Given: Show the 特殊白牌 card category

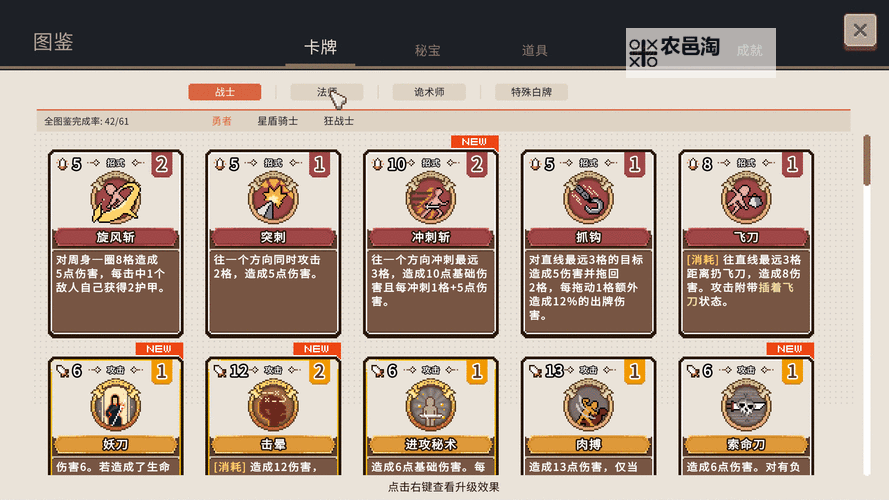Looking at the screenshot, I should pos(538,92).
